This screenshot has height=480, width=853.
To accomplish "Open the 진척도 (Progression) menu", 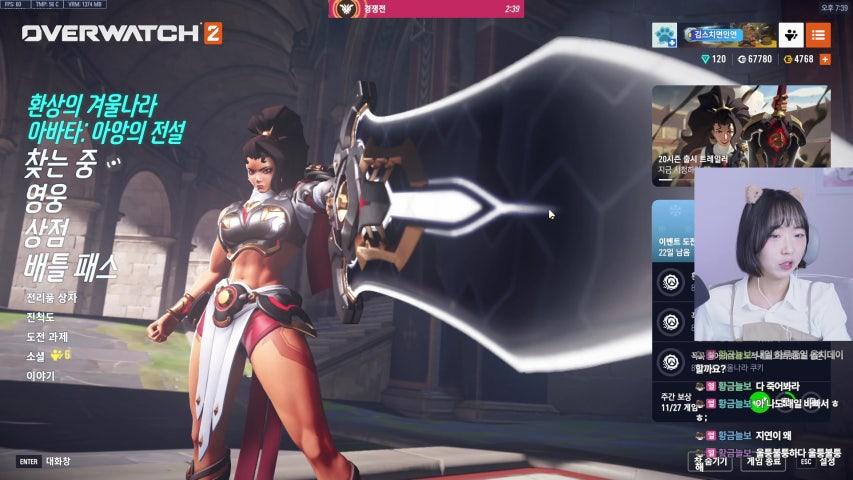I will (41, 316).
